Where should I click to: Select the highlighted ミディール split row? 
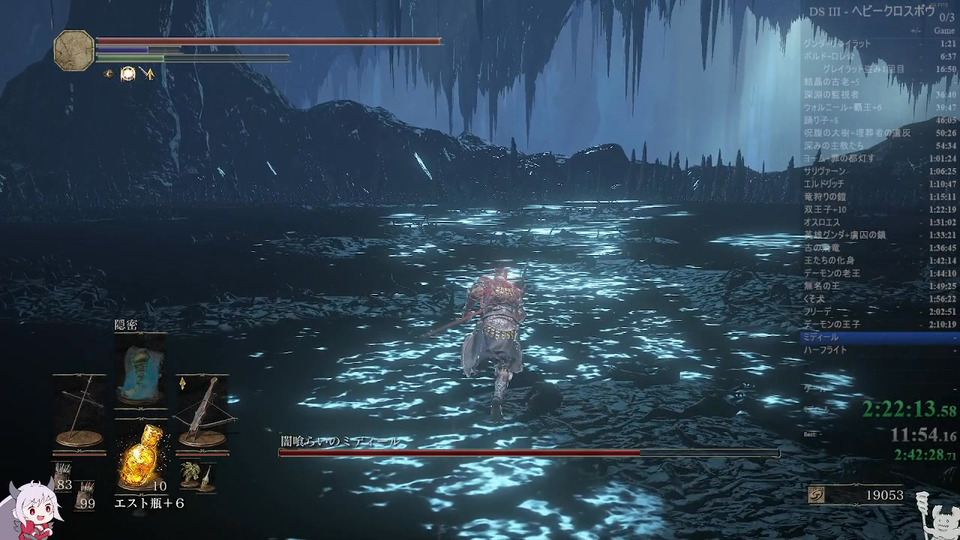[878, 337]
